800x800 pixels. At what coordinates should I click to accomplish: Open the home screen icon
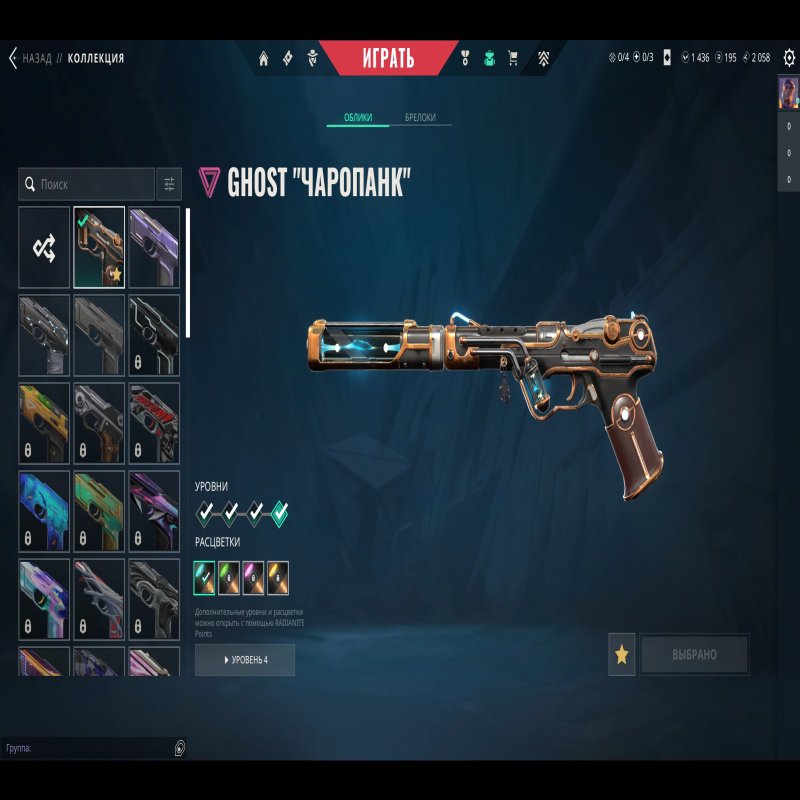[x=264, y=58]
